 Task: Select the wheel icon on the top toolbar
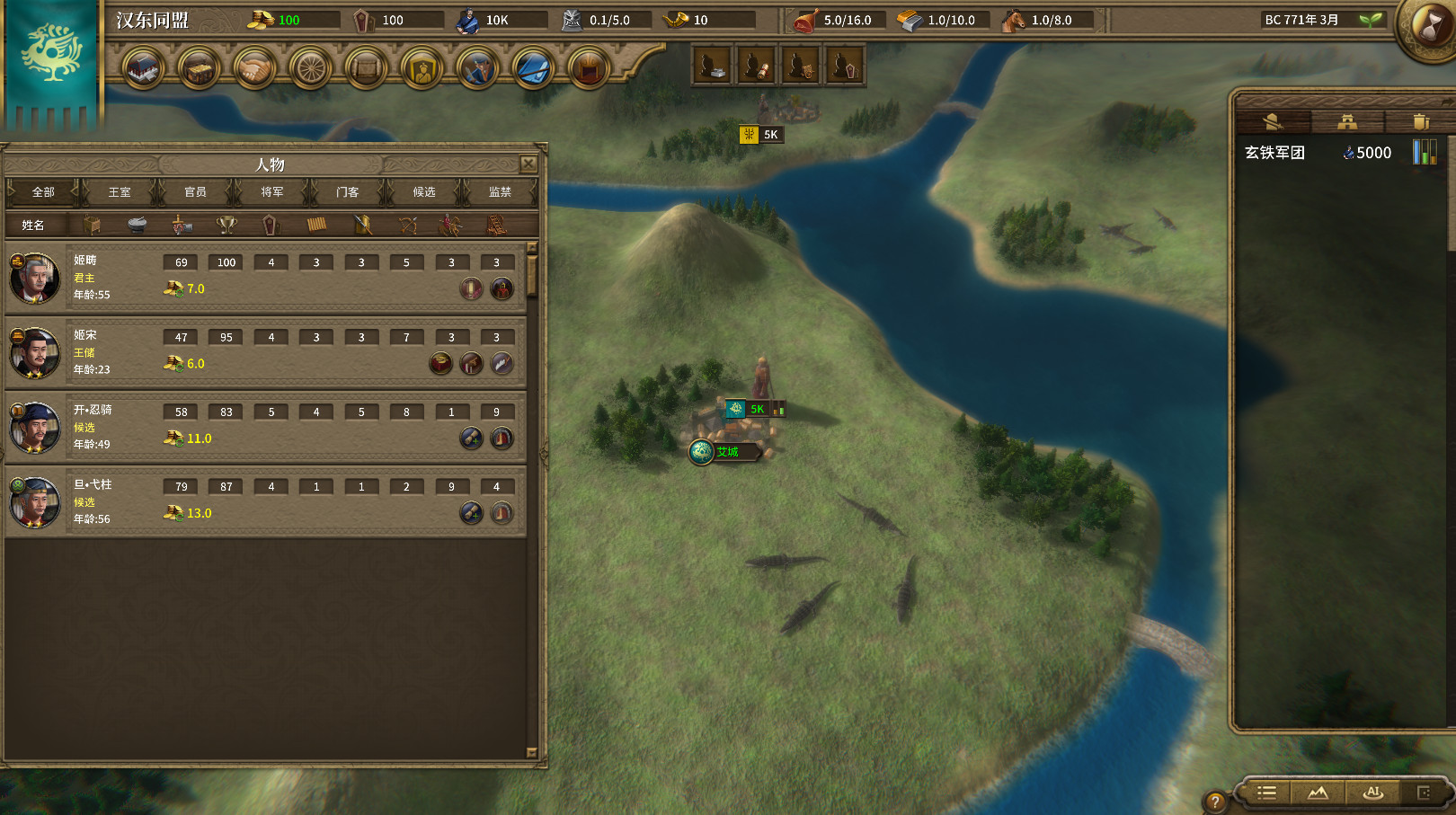point(310,69)
